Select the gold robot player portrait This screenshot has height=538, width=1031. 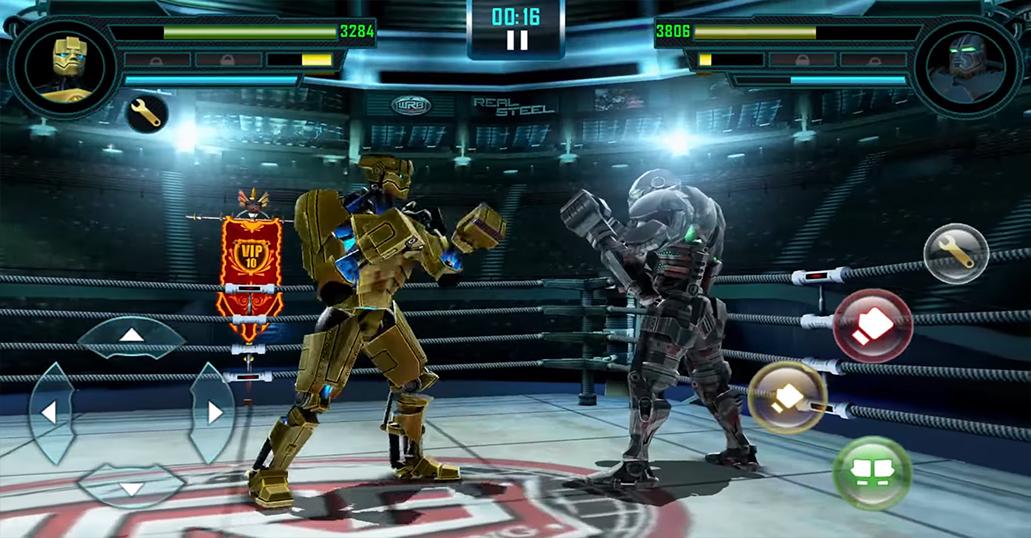tap(65, 66)
